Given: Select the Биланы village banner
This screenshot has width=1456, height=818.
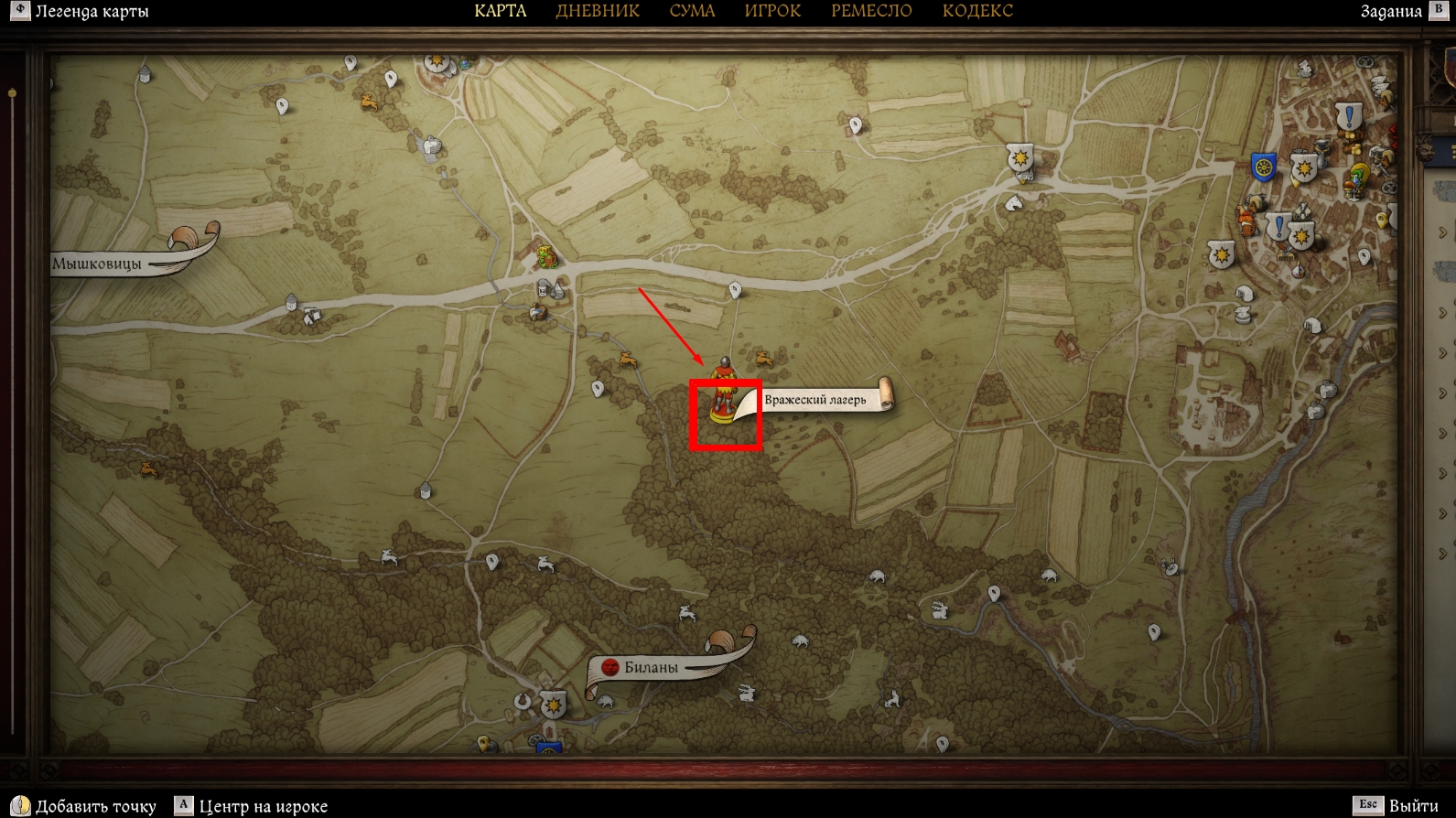Looking at the screenshot, I should pyautogui.click(x=651, y=667).
